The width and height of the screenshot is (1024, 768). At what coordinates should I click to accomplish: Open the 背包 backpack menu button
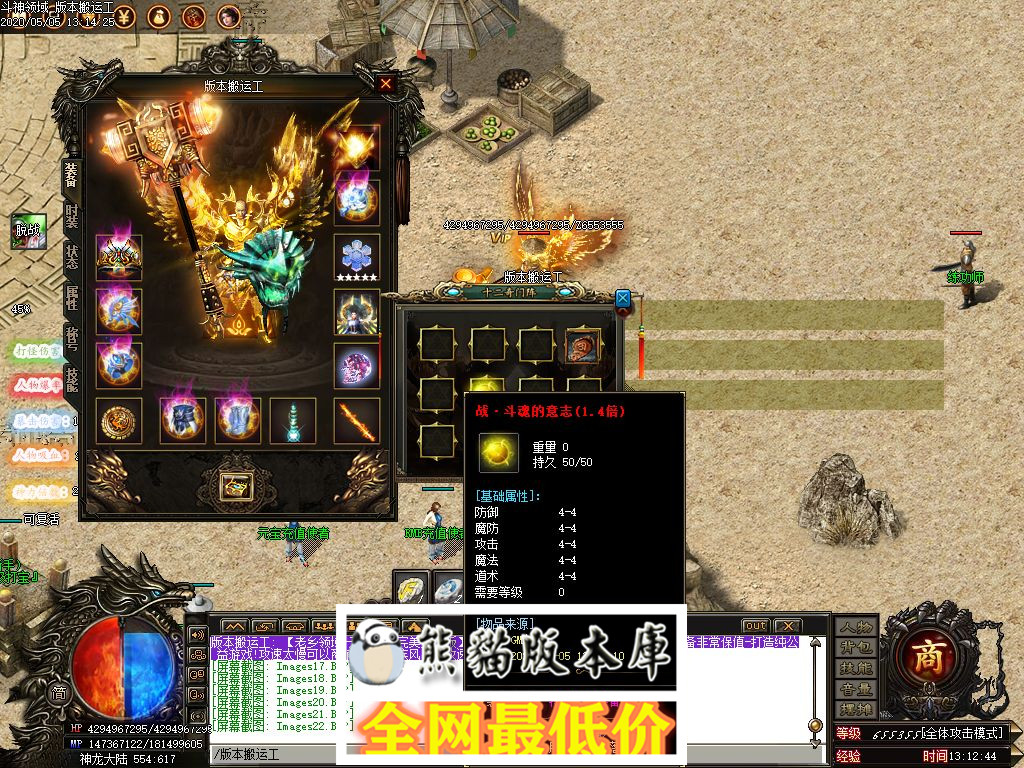click(x=856, y=648)
